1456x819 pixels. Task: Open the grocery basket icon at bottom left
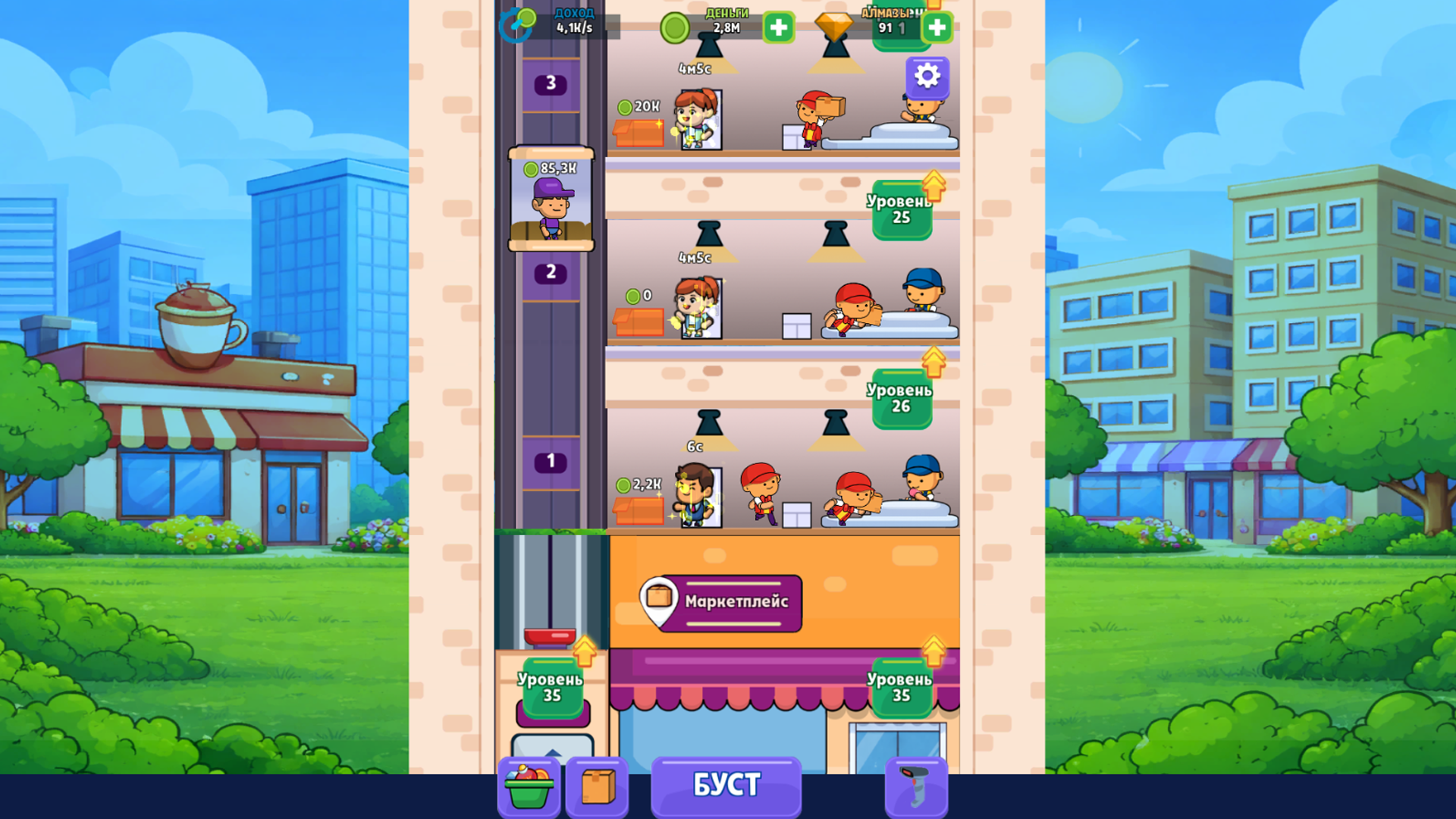529,786
